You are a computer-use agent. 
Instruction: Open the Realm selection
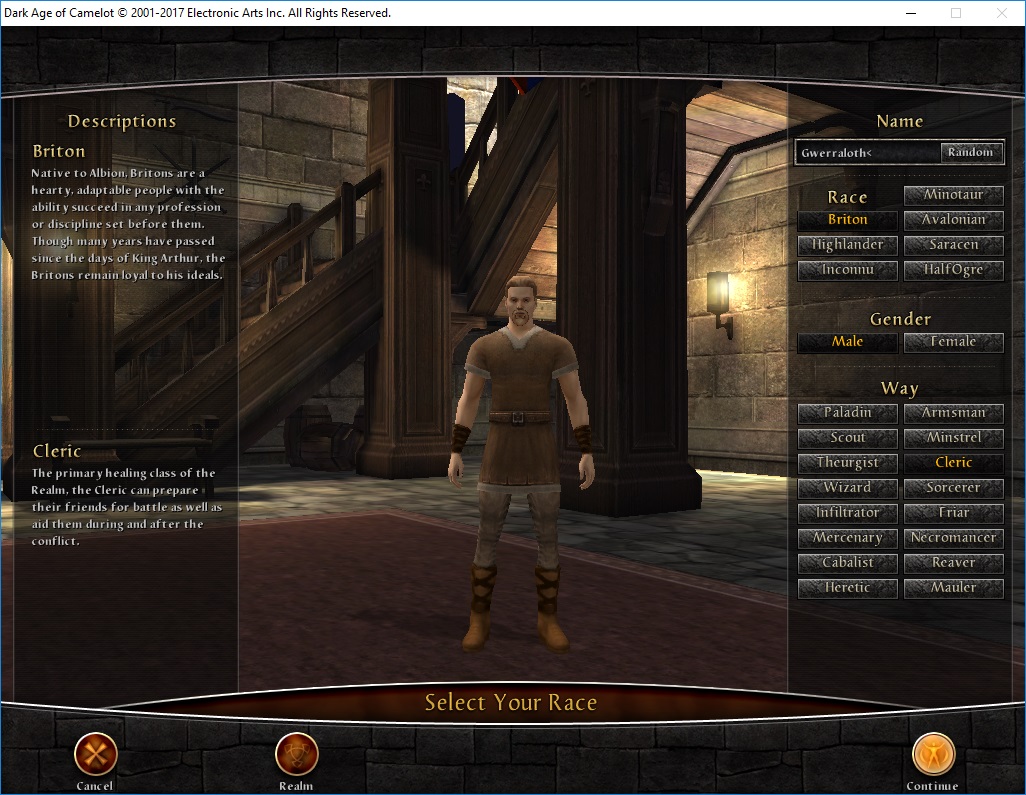[296, 754]
